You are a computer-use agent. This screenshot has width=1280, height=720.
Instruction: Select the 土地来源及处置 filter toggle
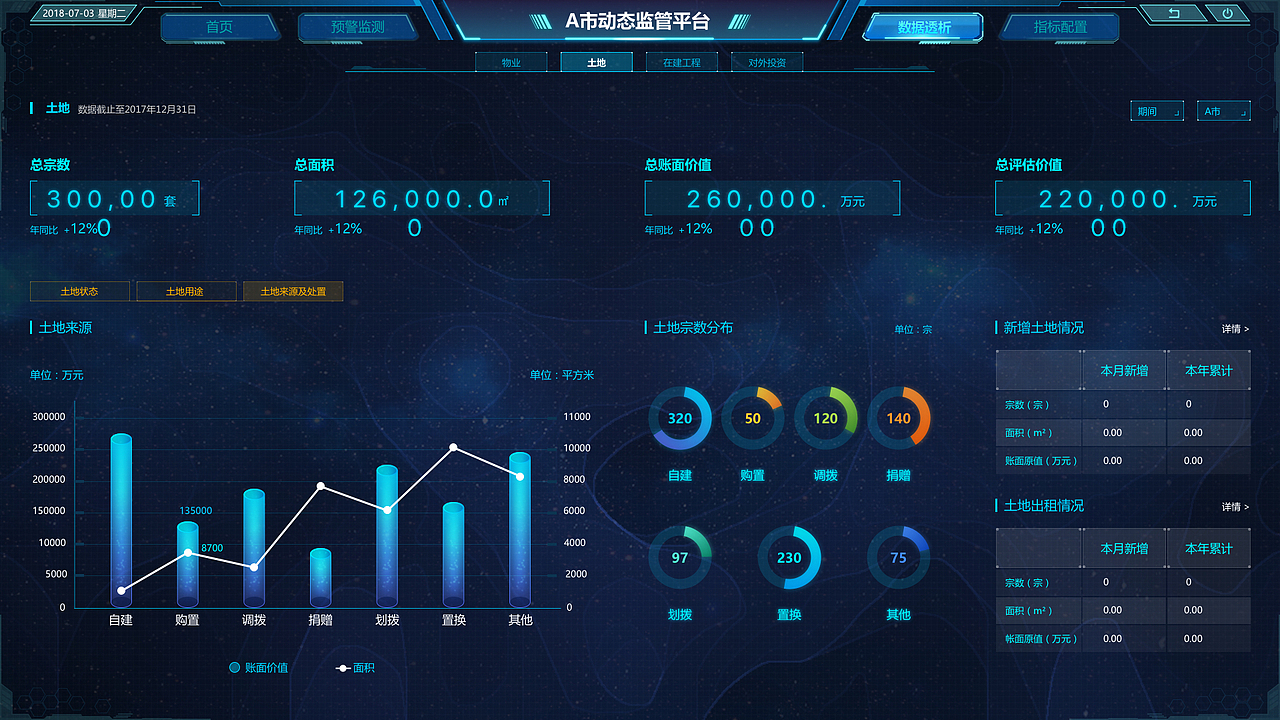click(293, 291)
